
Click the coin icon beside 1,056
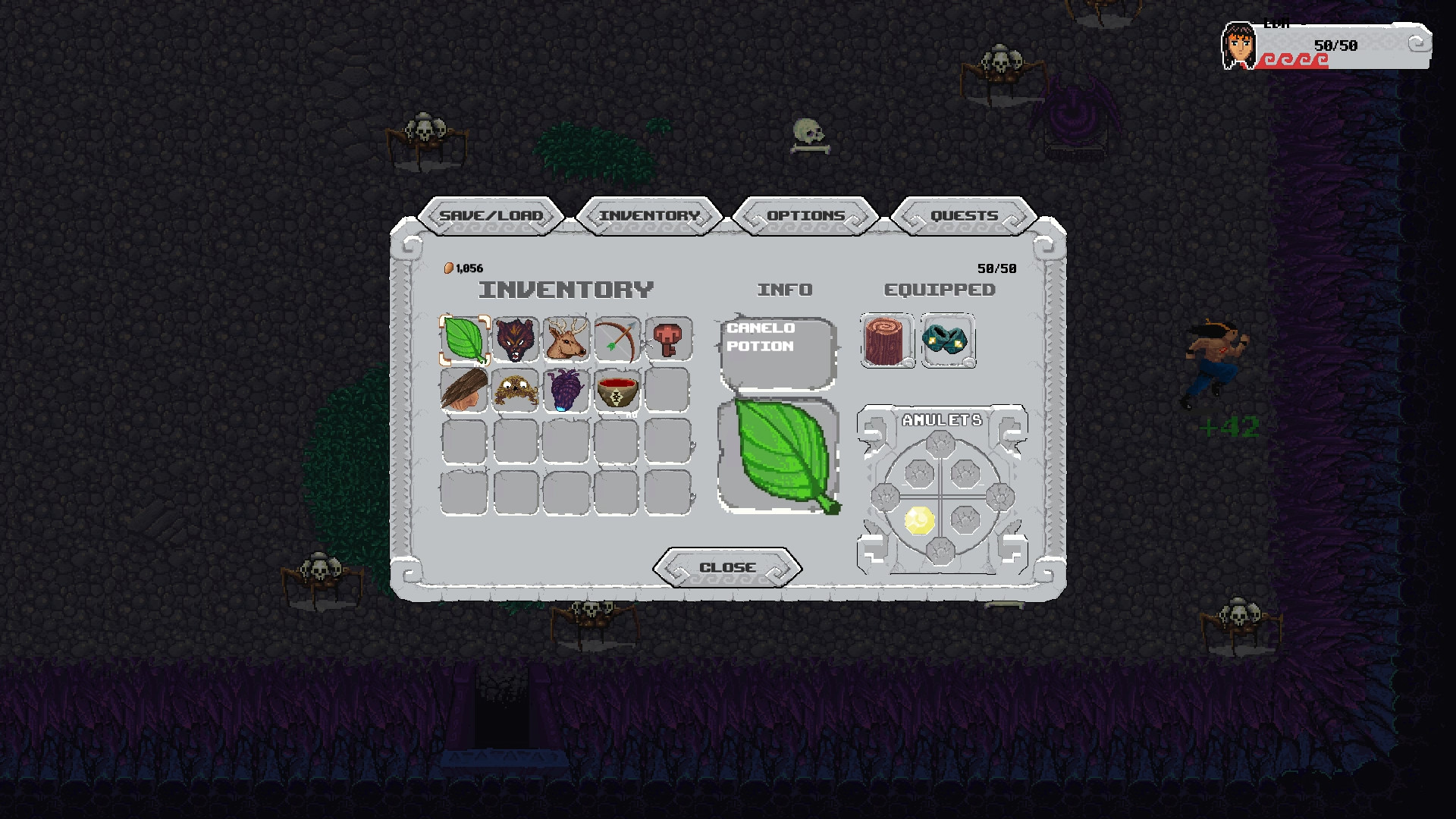[449, 267]
